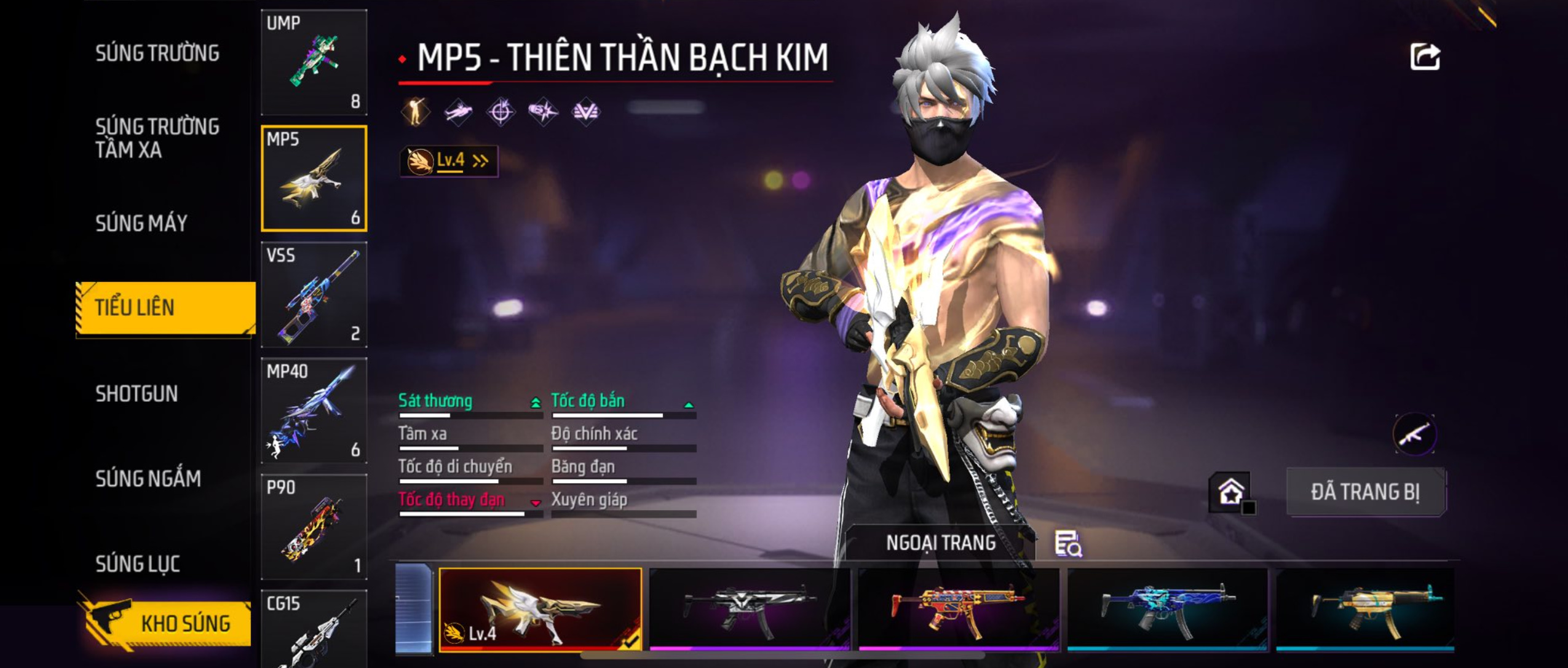The width and height of the screenshot is (1568, 668).
Task: Select the P90 weapon tile
Action: [x=314, y=527]
